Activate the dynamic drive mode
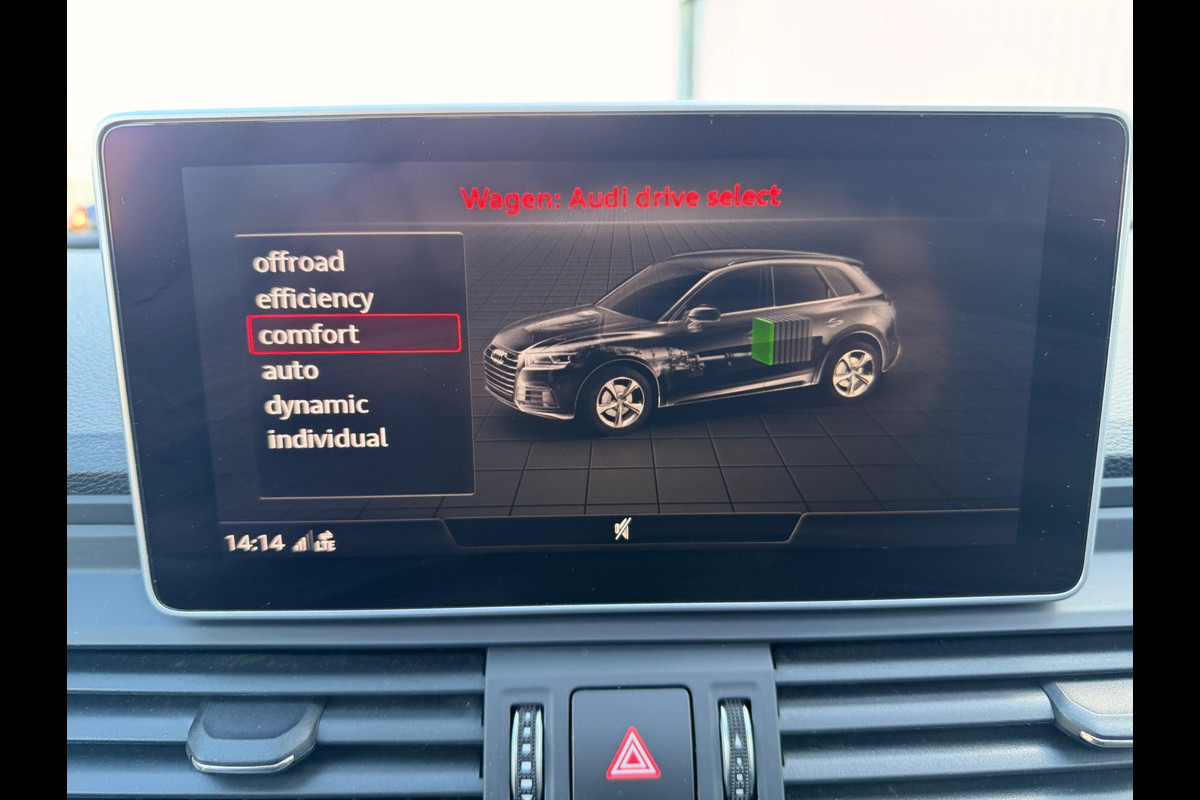The height and width of the screenshot is (800, 1200). point(316,405)
